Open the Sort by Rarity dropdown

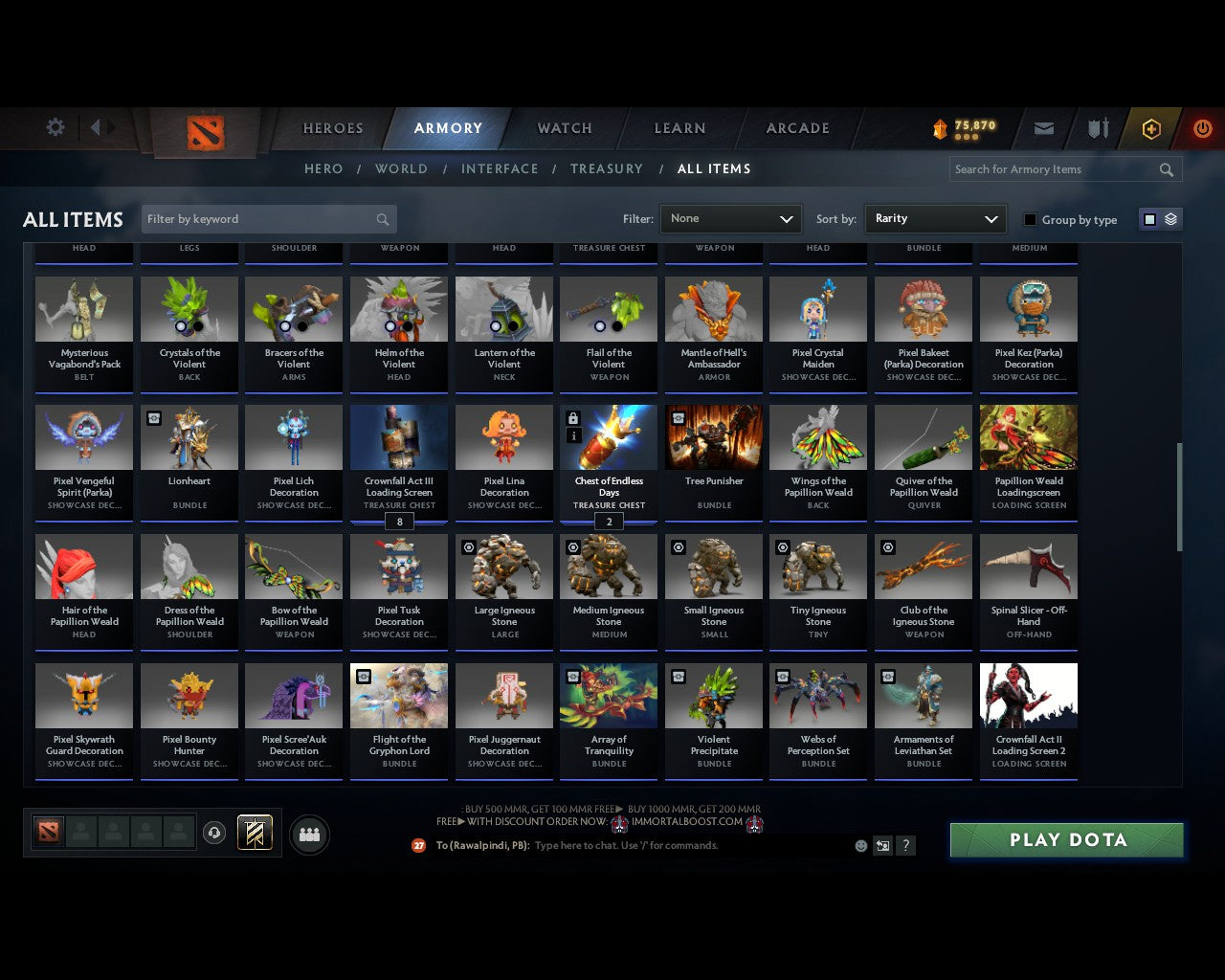935,218
